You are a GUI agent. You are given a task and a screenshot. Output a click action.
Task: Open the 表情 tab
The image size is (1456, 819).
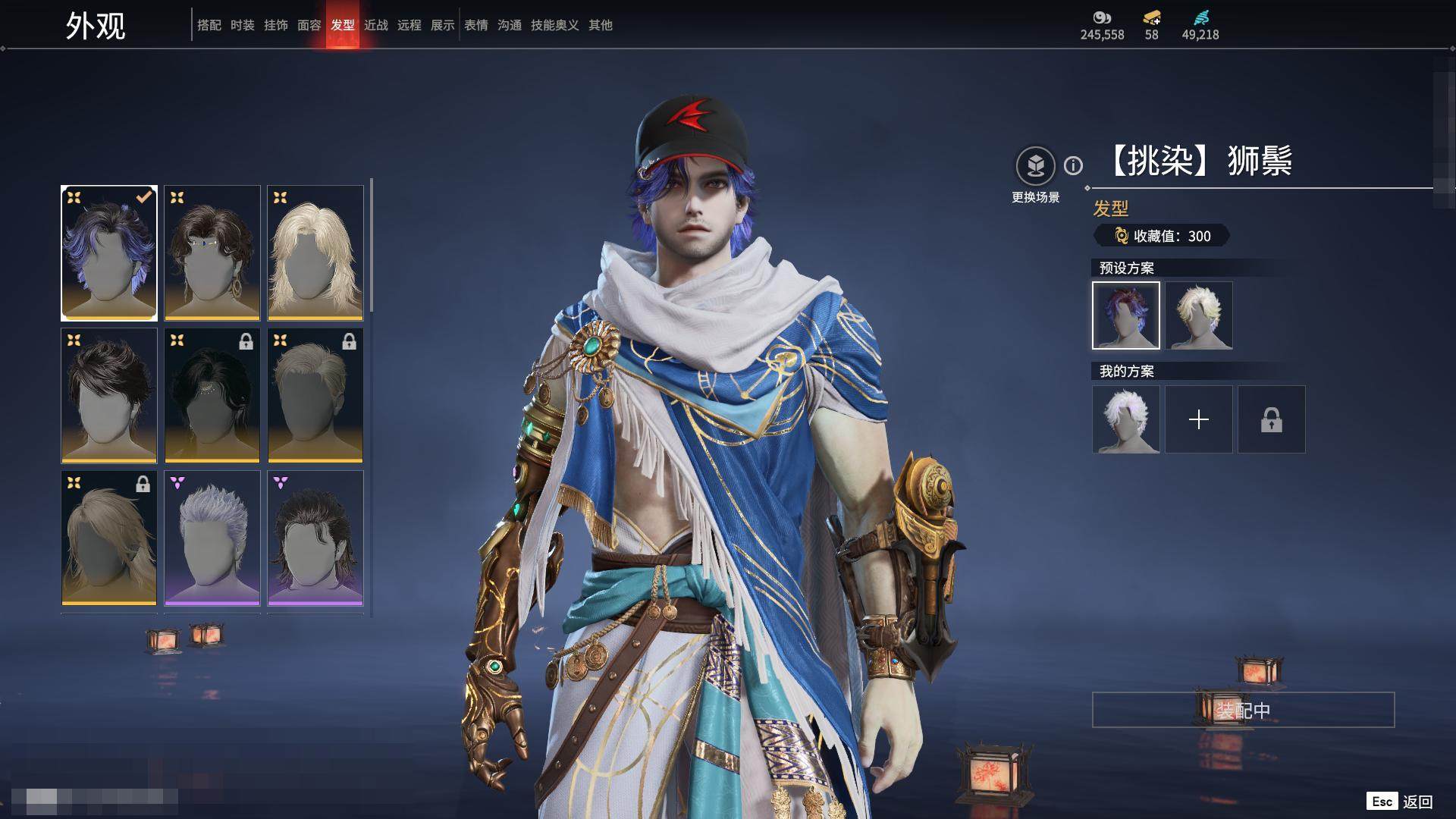pos(476,25)
